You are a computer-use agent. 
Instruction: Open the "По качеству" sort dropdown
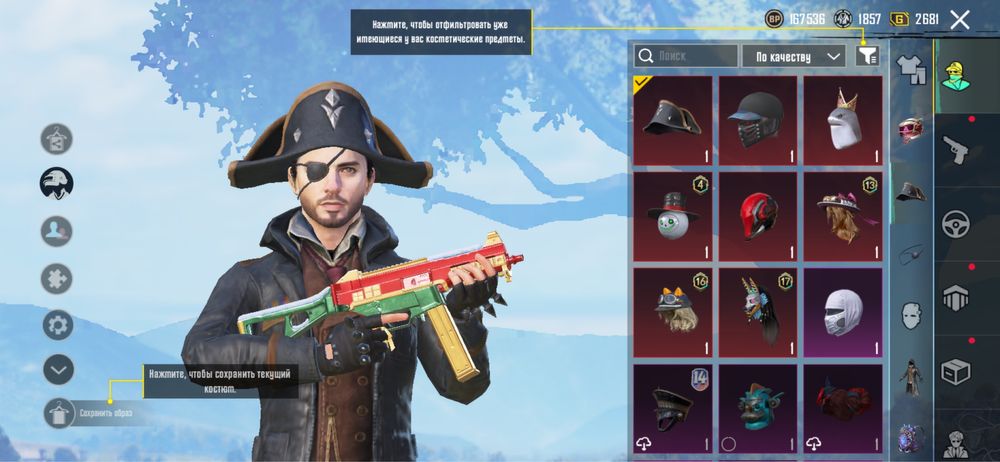click(x=796, y=56)
